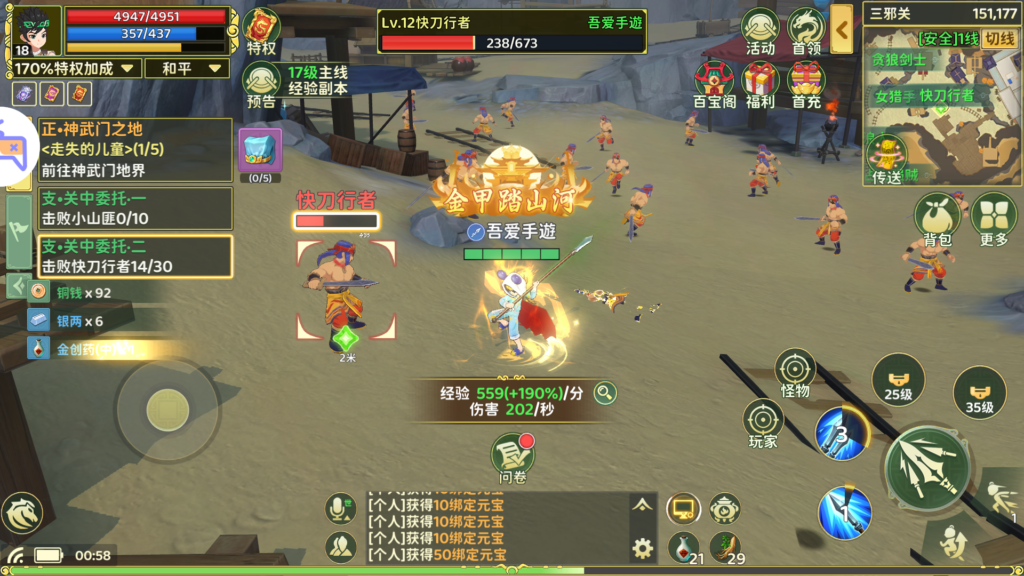Viewport: 1024px width, 576px height.
Task: Select the 支·关中委托·二 quest tracker entry
Action: [x=135, y=256]
